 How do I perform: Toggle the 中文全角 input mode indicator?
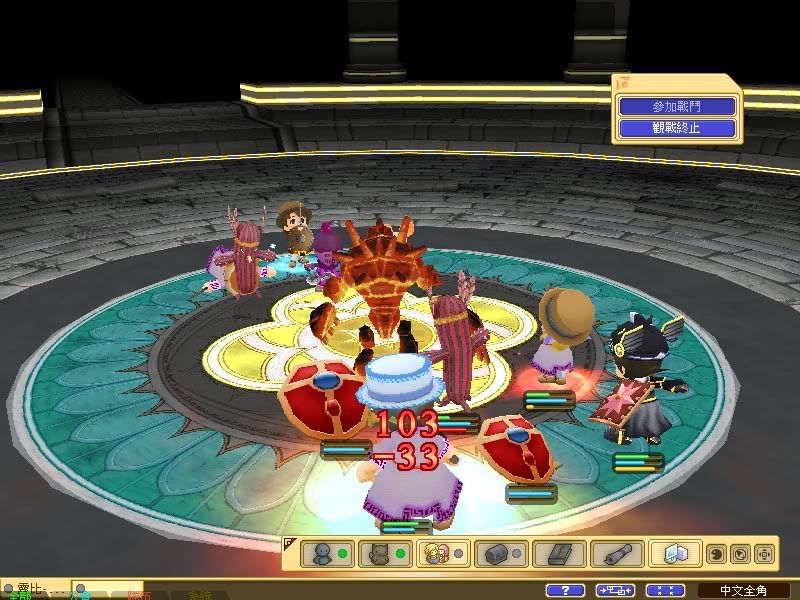741,591
